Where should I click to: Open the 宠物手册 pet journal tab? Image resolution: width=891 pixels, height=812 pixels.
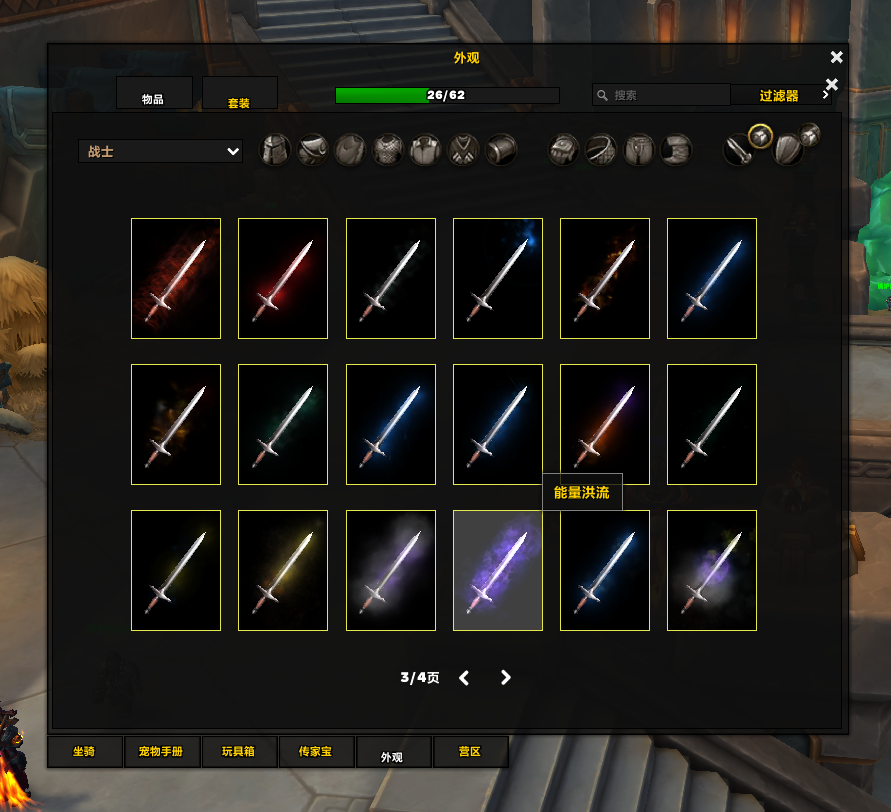[162, 751]
